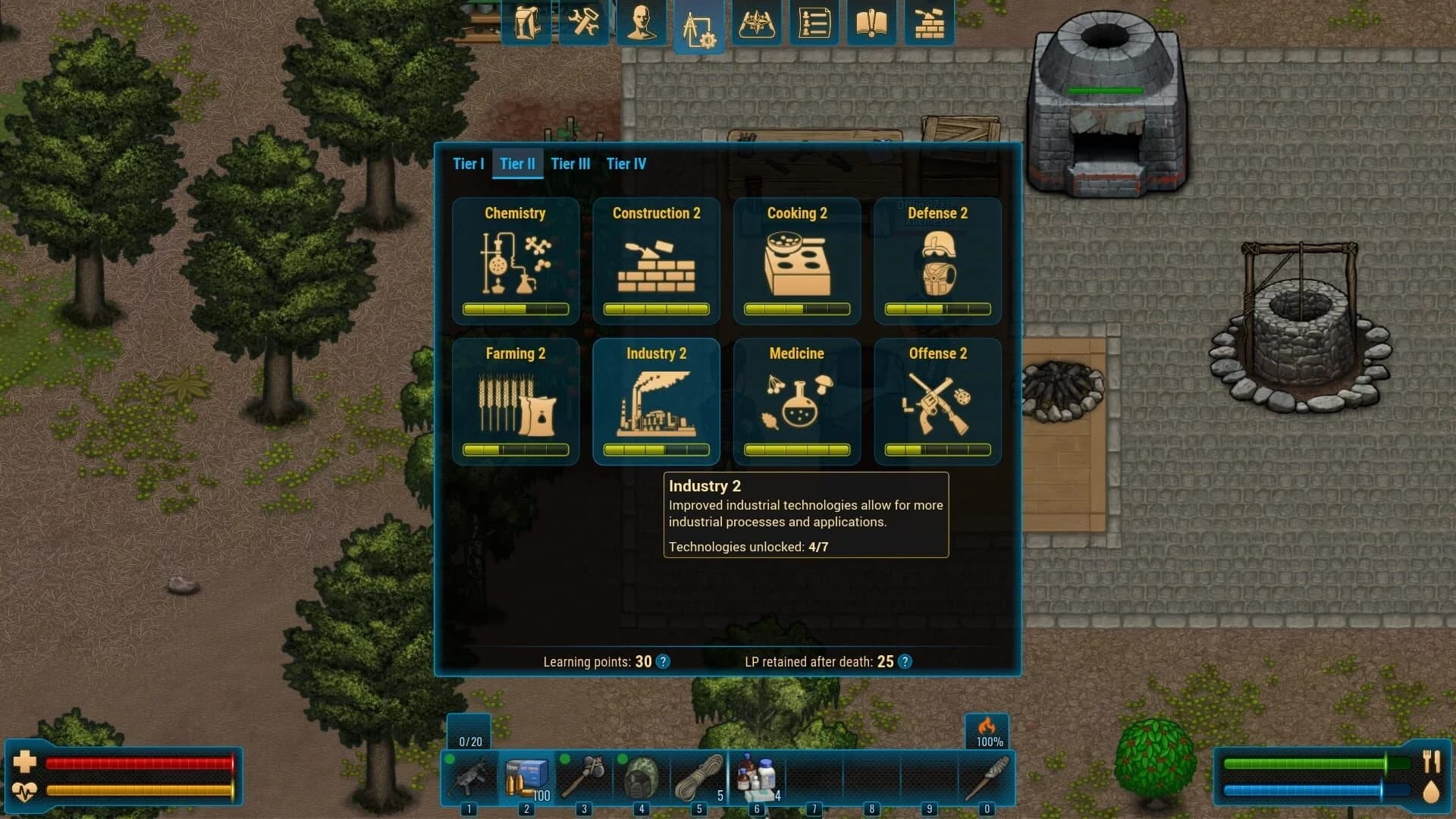View the quest list icon
Viewport: 1456px width, 819px height.
point(814,23)
